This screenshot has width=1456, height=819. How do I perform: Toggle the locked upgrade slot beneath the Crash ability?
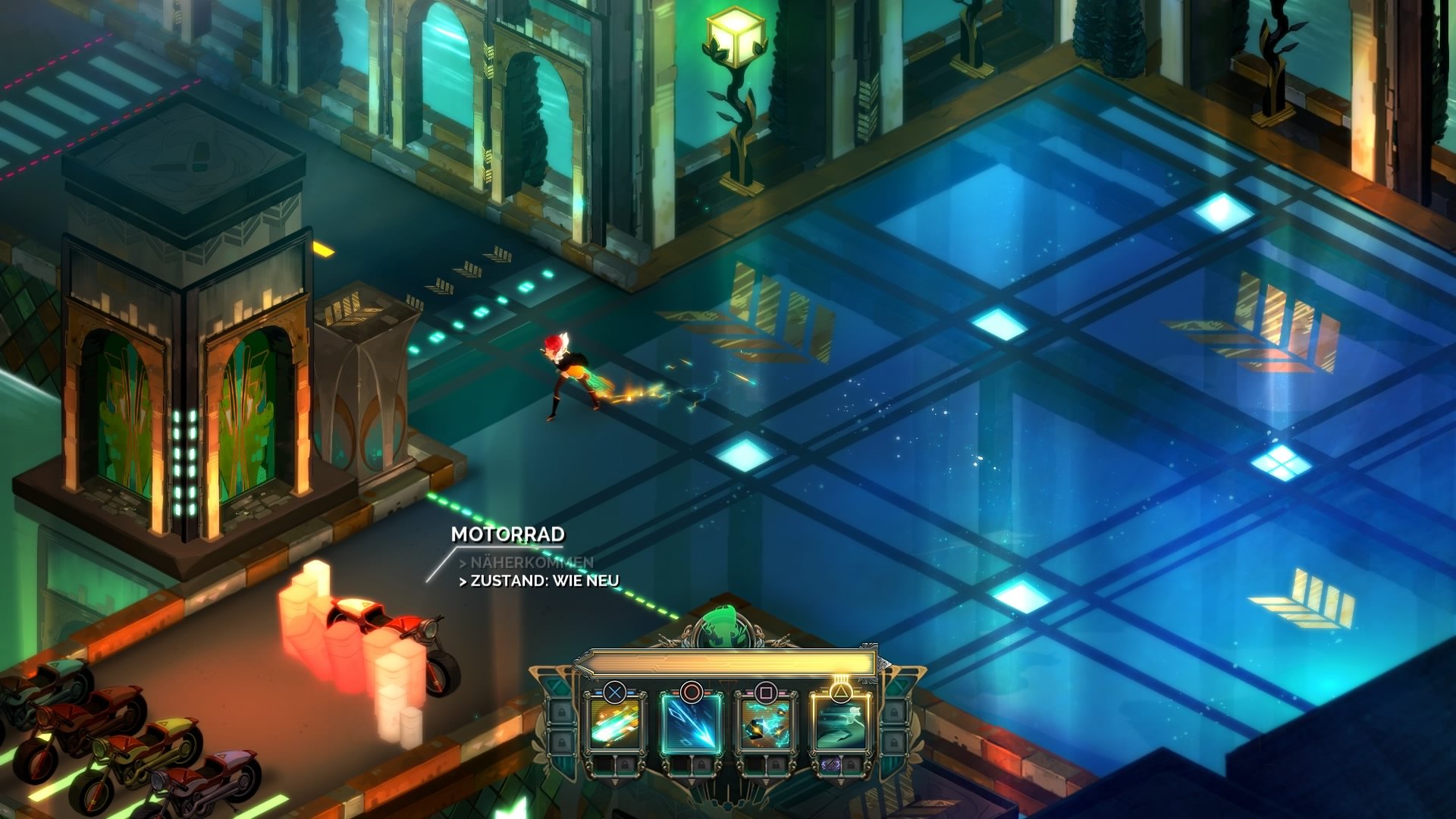click(x=626, y=765)
